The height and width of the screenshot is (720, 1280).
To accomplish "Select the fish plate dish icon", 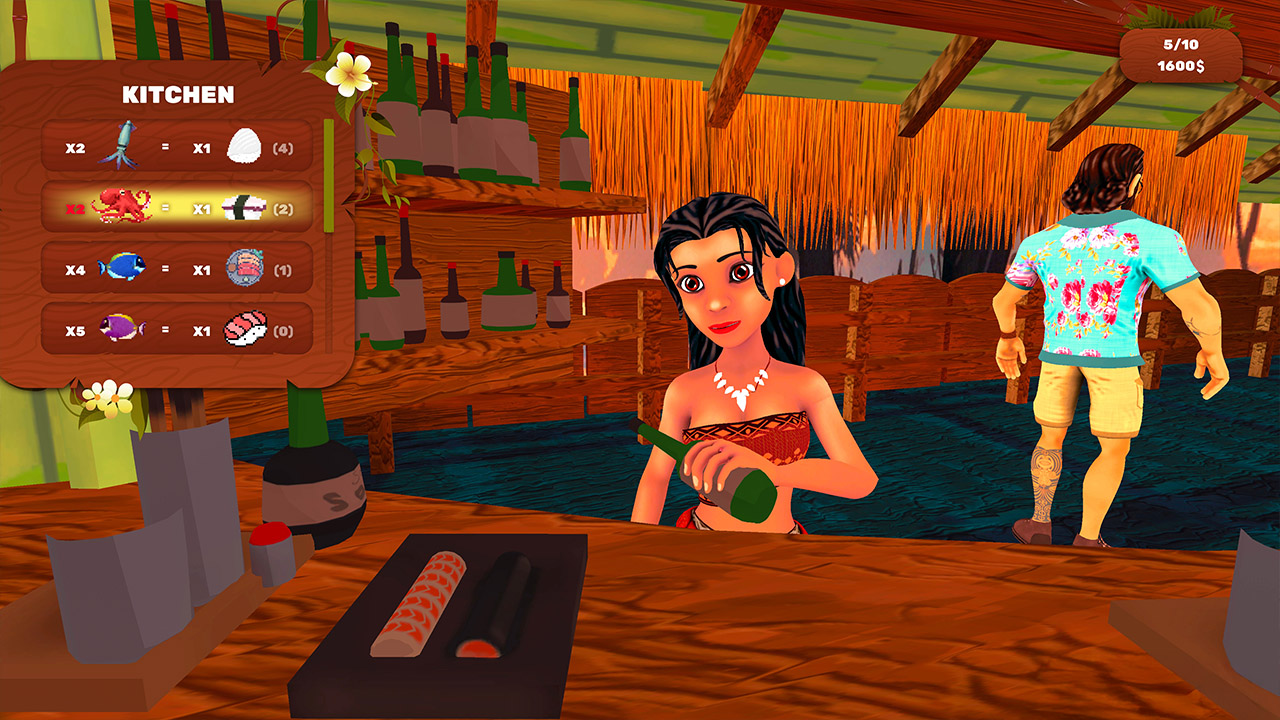I will coord(246,268).
